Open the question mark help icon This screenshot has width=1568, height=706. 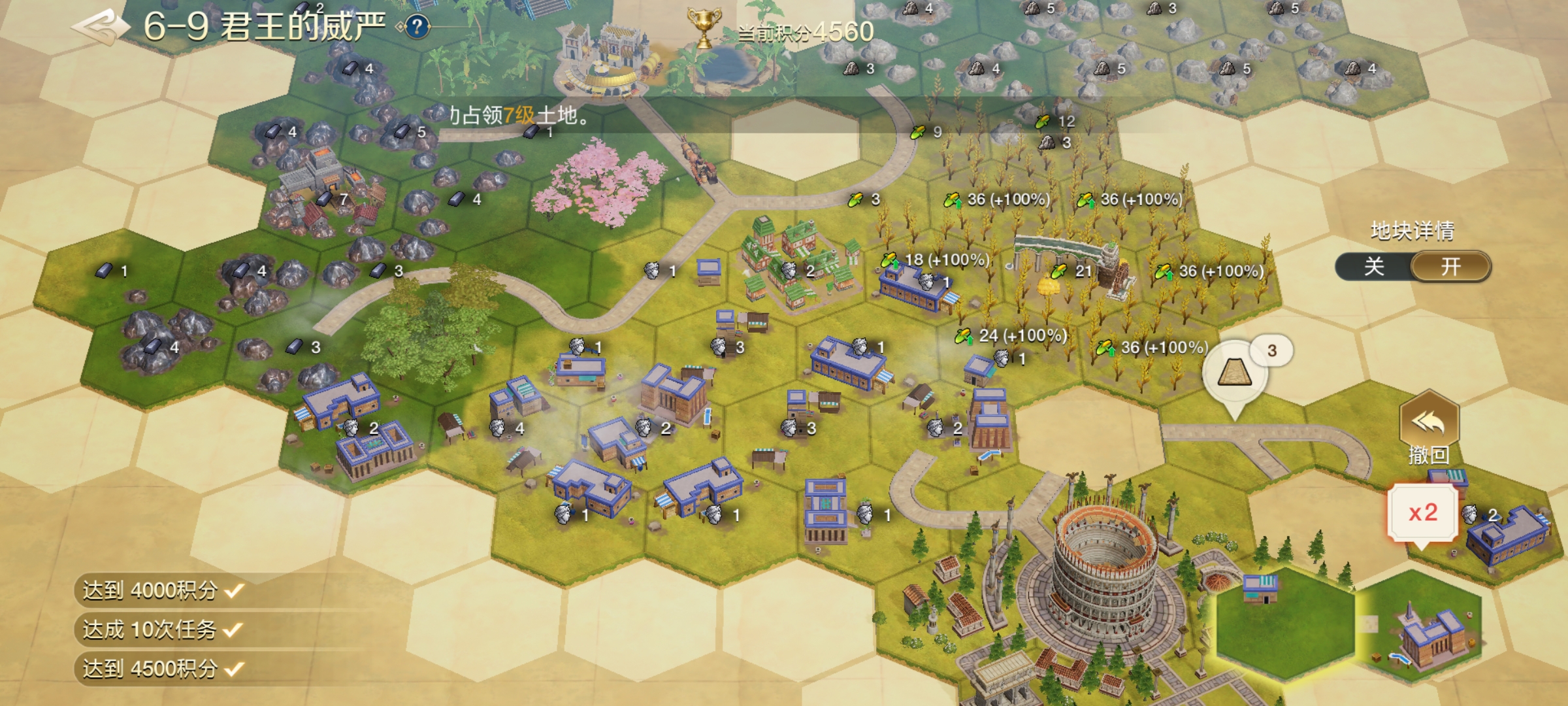pyautogui.click(x=417, y=27)
